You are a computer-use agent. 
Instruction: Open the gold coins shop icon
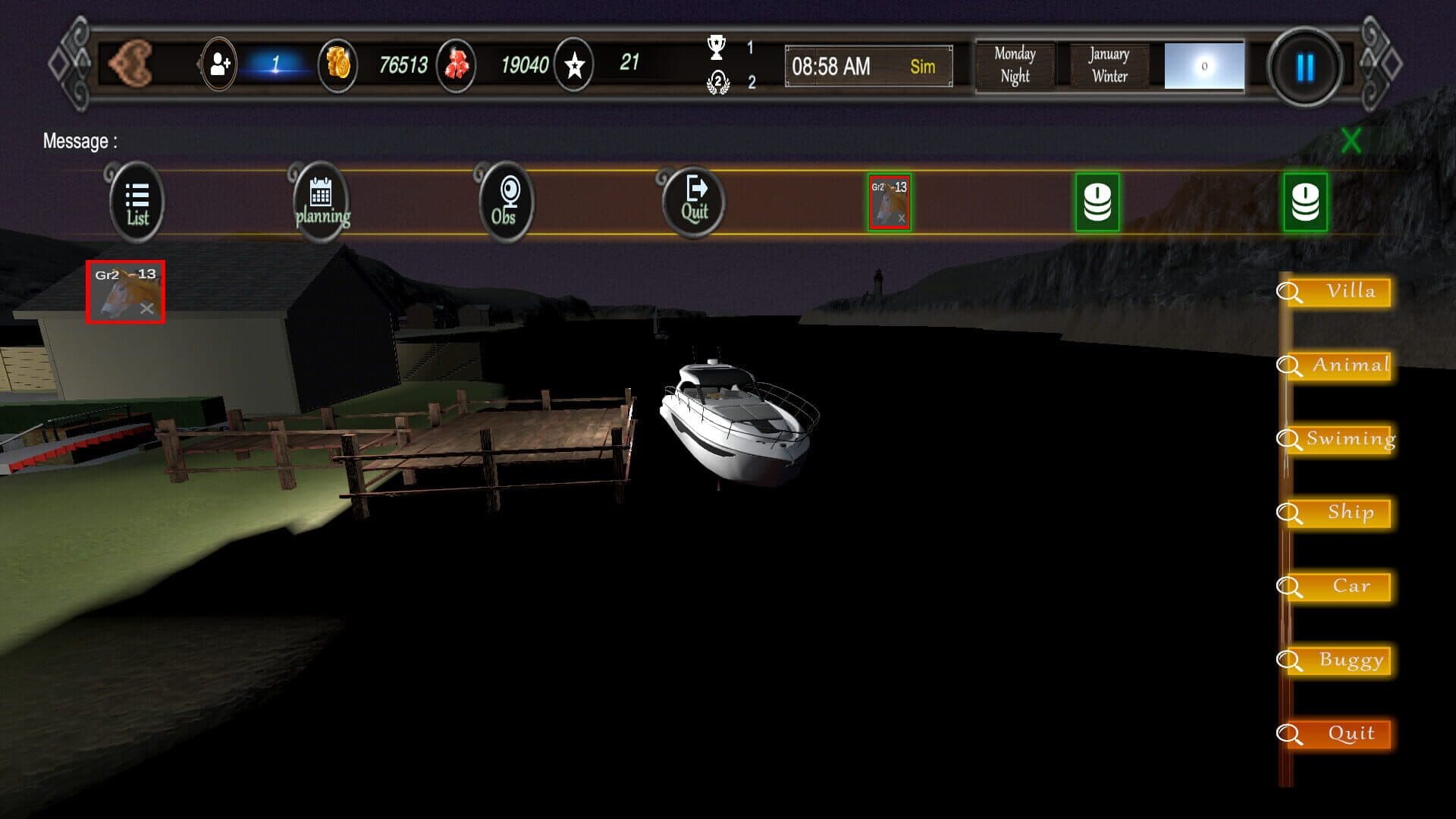click(x=337, y=66)
